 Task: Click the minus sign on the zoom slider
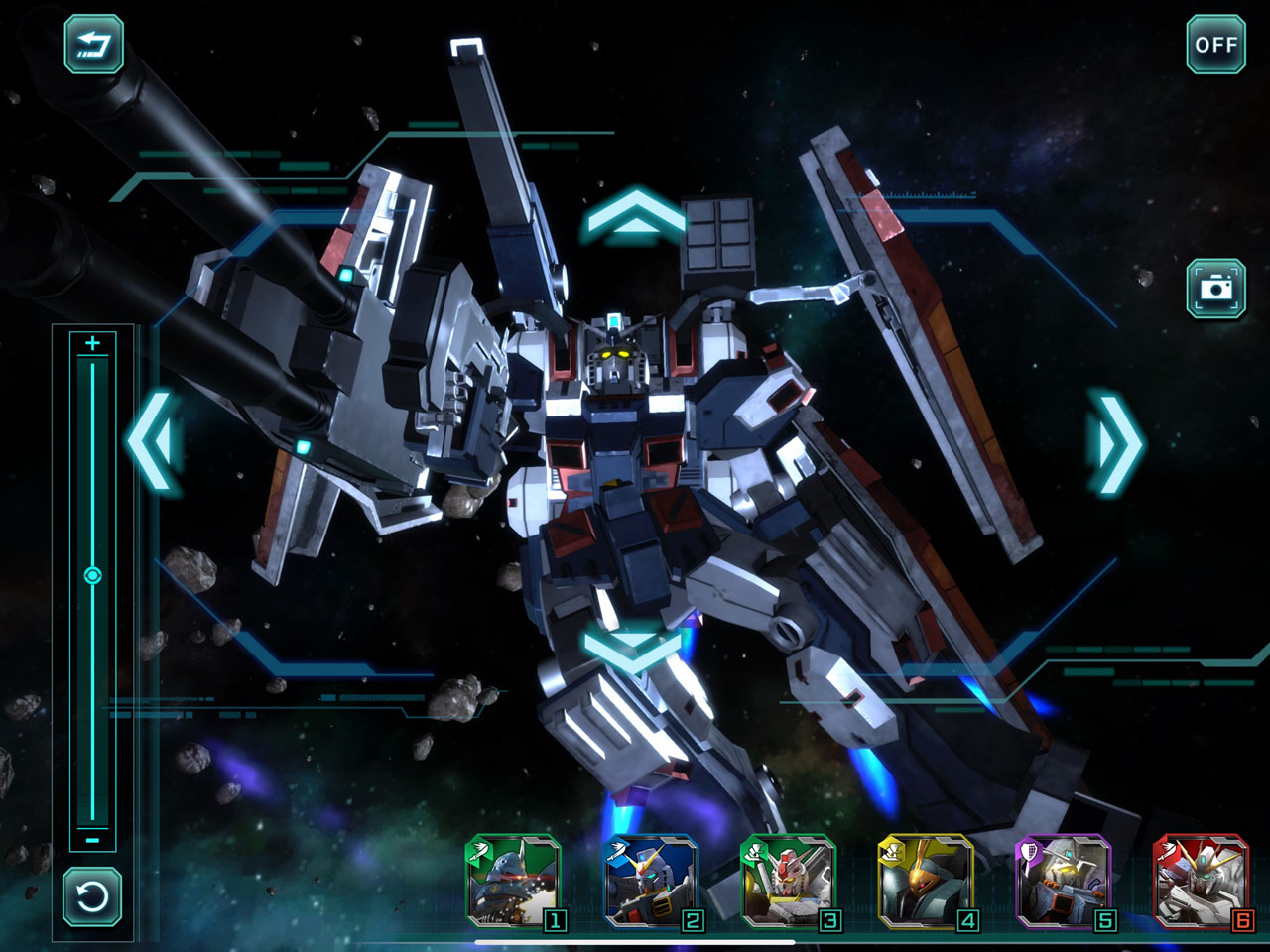coord(93,840)
